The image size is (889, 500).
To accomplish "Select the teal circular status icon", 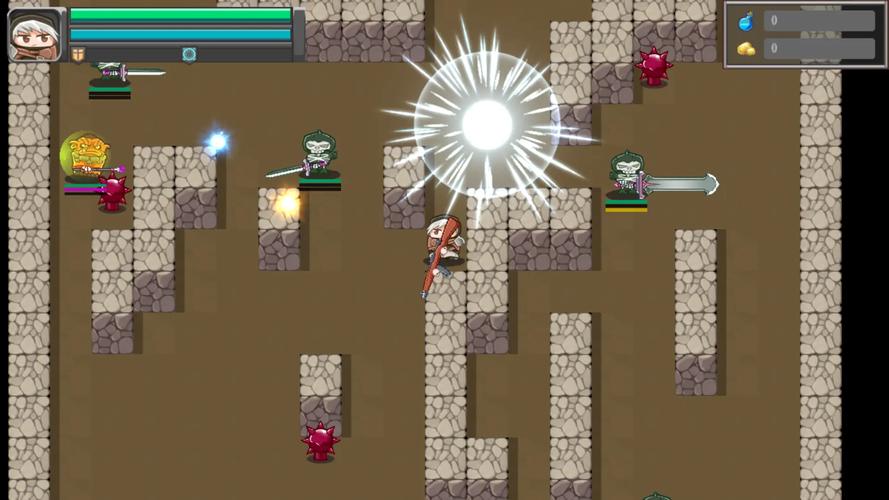I will (x=189, y=55).
